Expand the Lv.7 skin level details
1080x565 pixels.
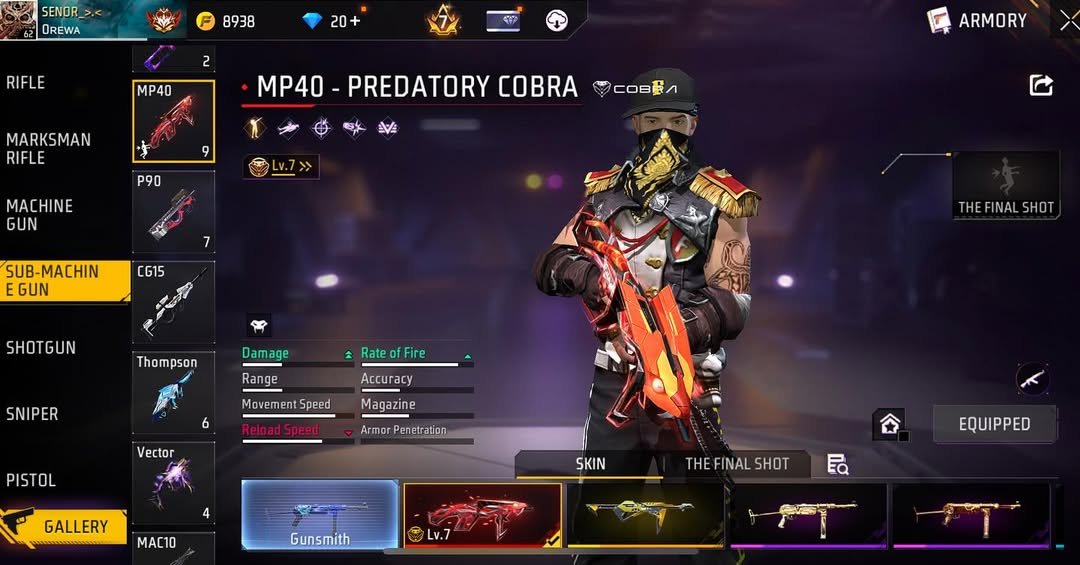point(282,167)
